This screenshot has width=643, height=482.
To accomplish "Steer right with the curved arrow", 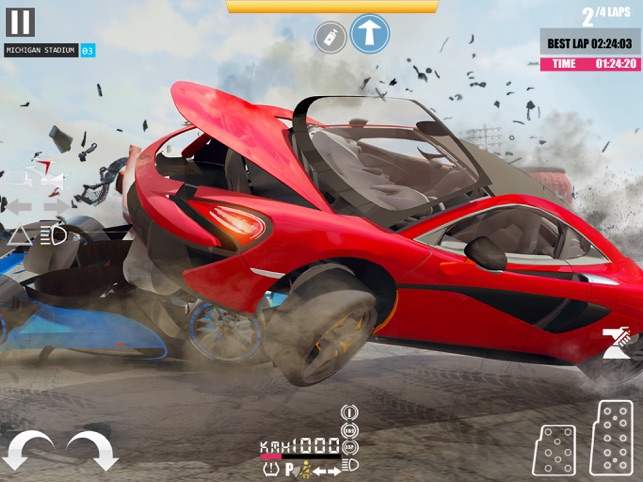I will tap(92, 450).
